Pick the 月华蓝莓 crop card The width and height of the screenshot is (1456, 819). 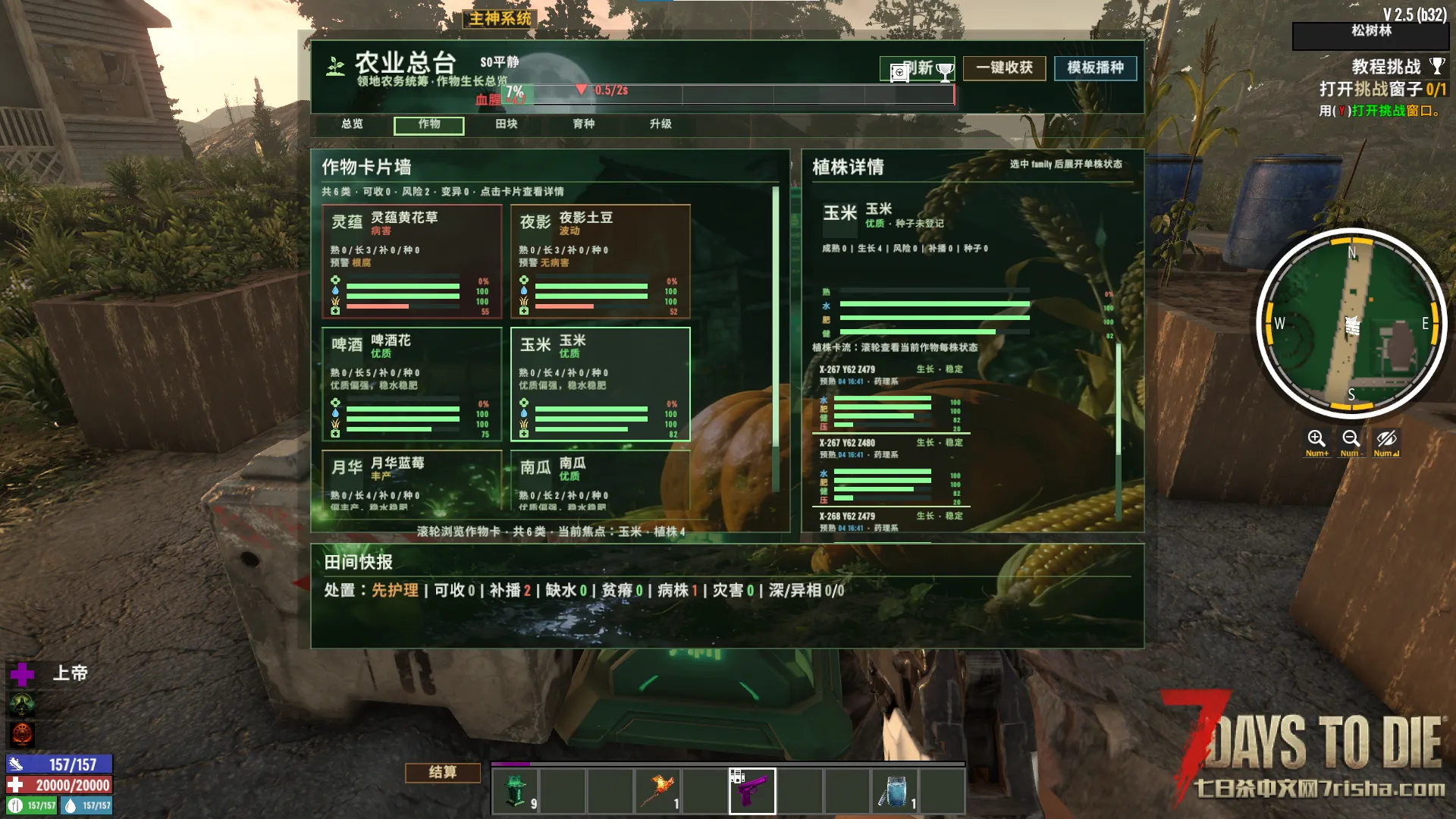[412, 481]
